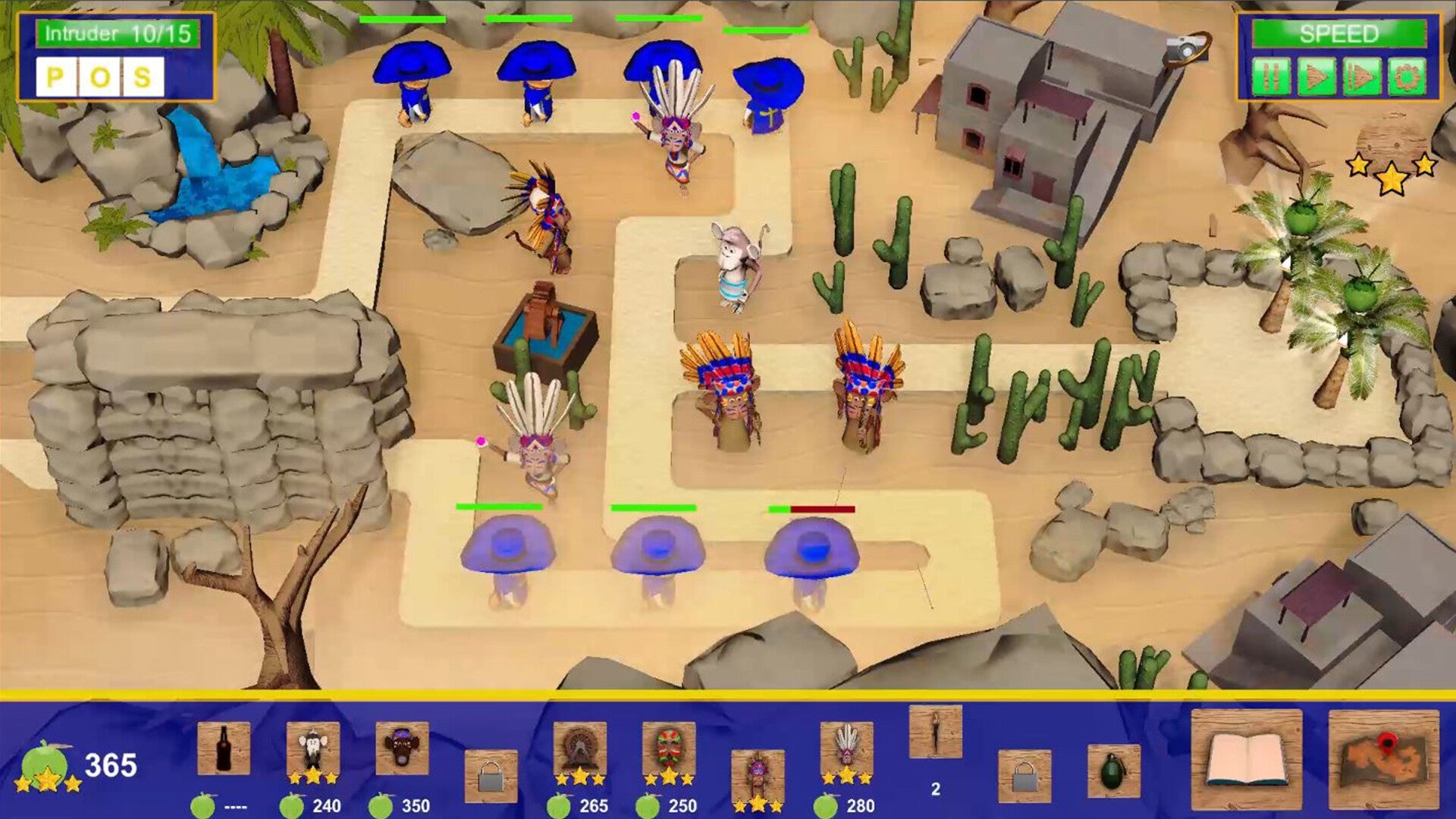Image resolution: width=1456 pixels, height=819 pixels.
Task: Enable fast-forward speed mode
Action: 1362,76
